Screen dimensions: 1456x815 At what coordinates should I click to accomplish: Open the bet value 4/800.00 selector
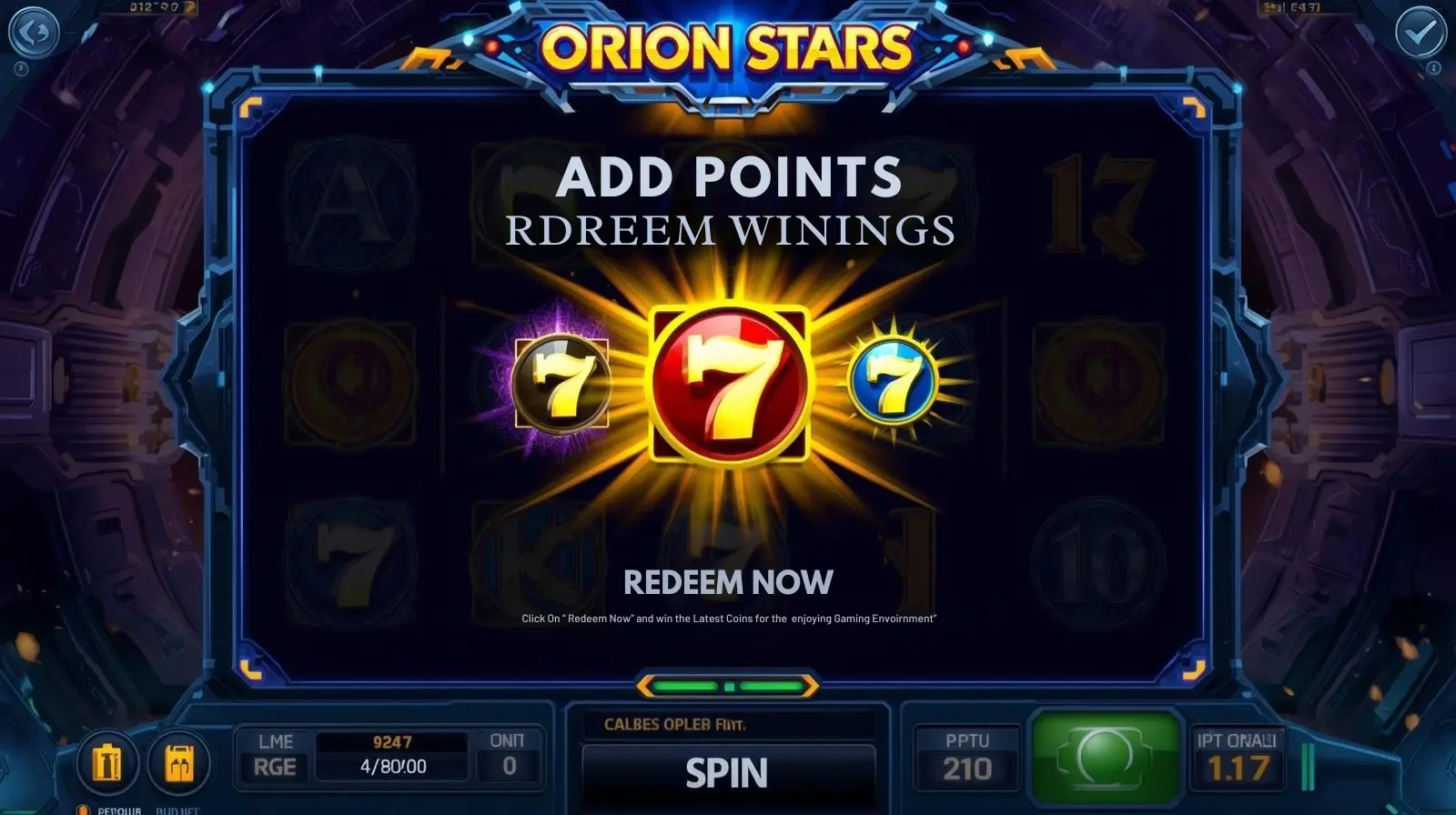[x=391, y=767]
